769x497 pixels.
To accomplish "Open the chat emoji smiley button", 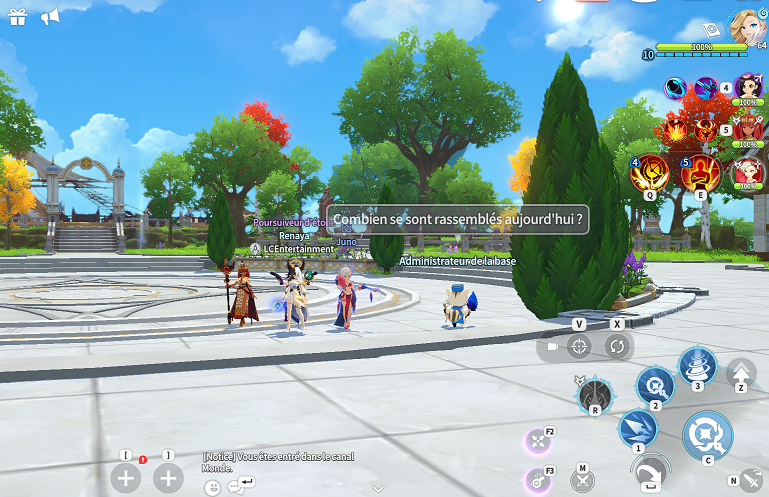I will pyautogui.click(x=213, y=488).
